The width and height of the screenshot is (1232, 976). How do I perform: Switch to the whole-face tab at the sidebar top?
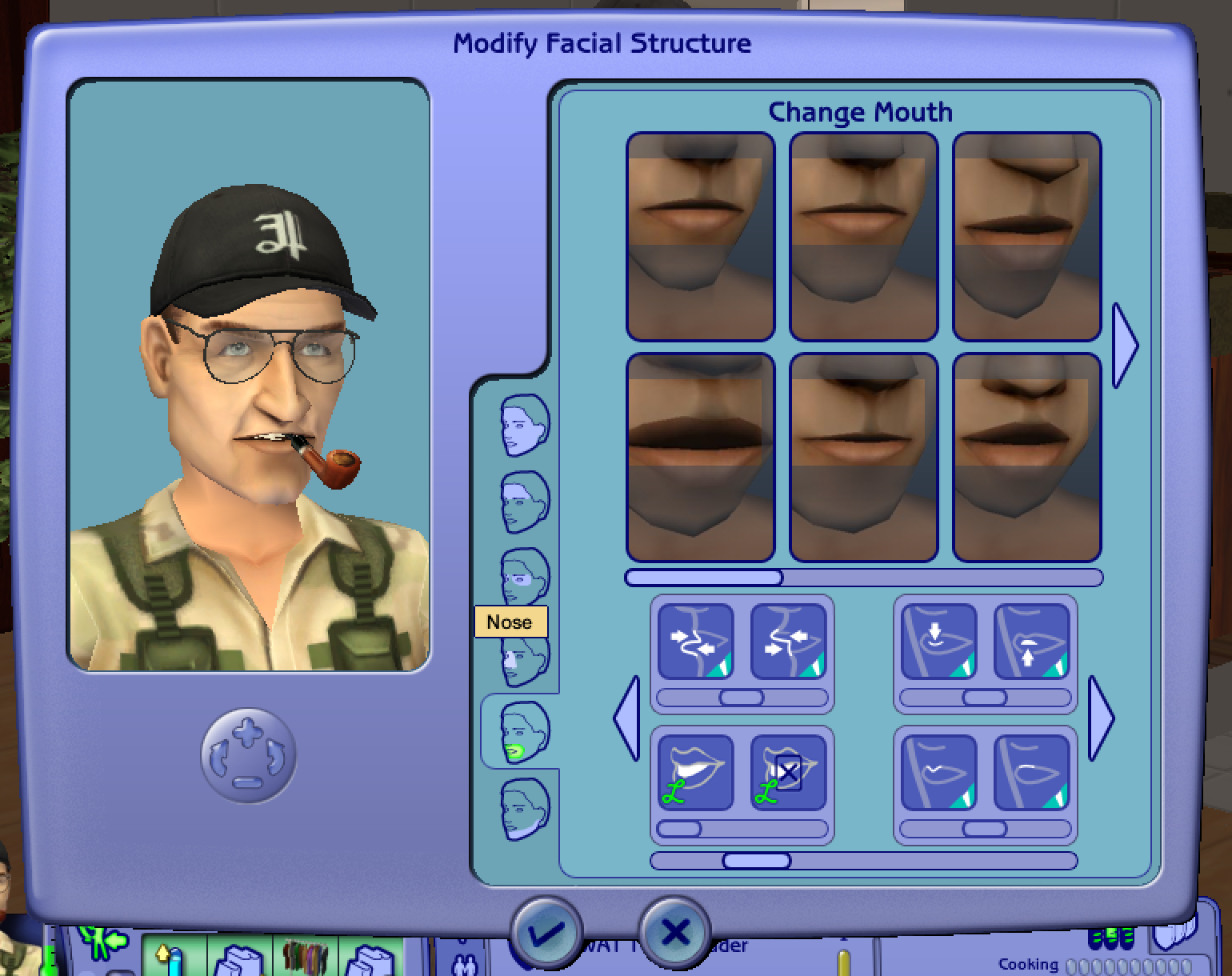(522, 424)
